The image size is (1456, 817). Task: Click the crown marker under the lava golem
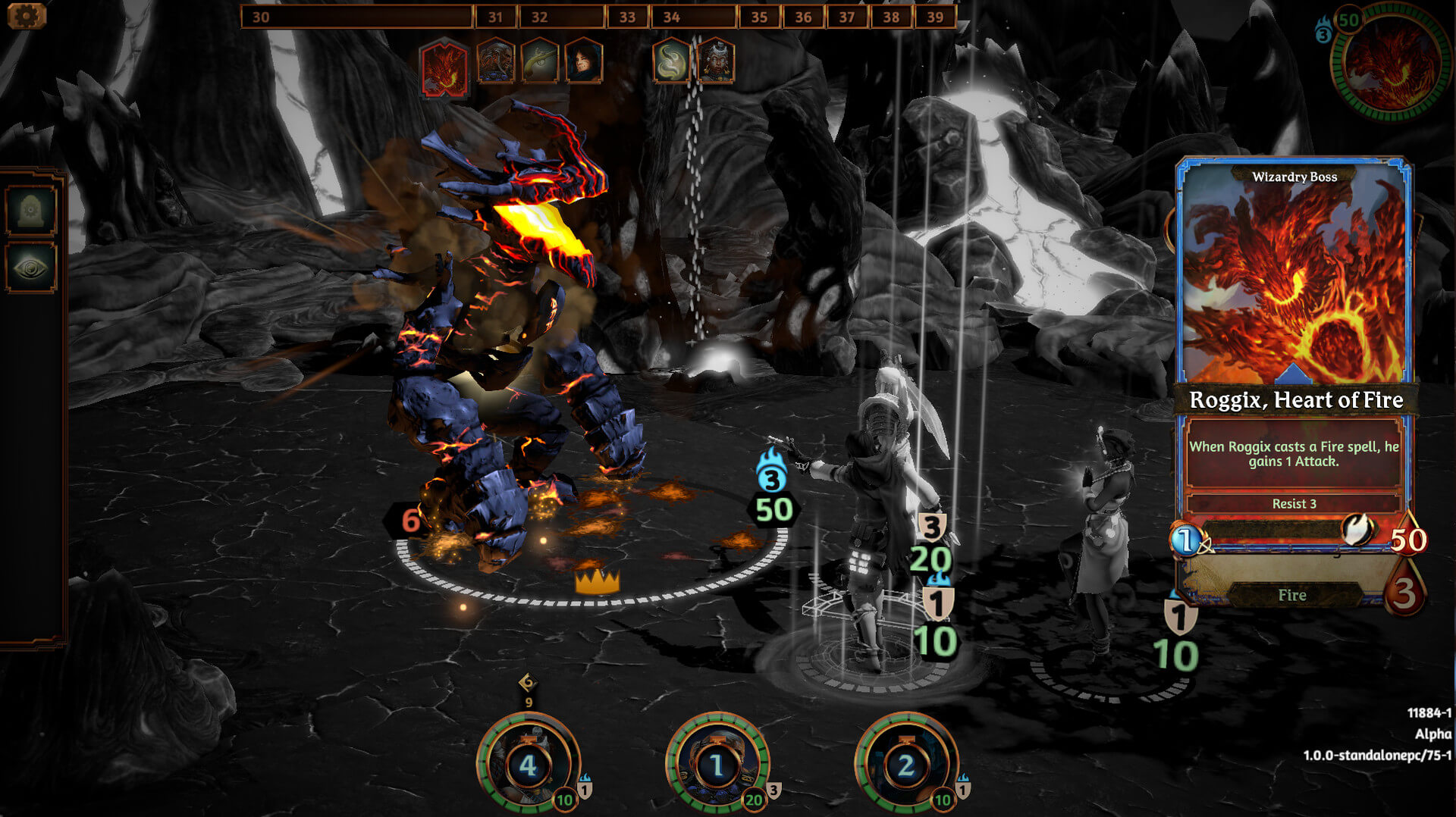(599, 581)
